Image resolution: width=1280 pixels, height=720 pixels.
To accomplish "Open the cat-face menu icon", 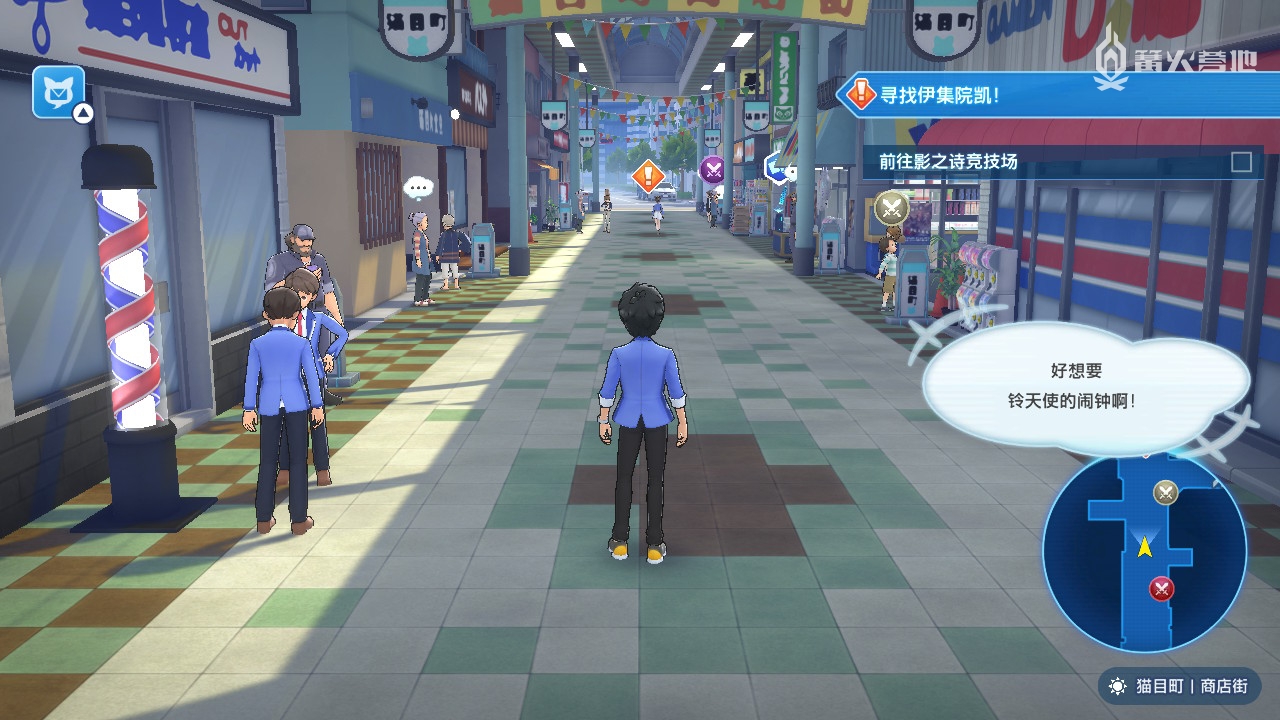I will (x=58, y=92).
